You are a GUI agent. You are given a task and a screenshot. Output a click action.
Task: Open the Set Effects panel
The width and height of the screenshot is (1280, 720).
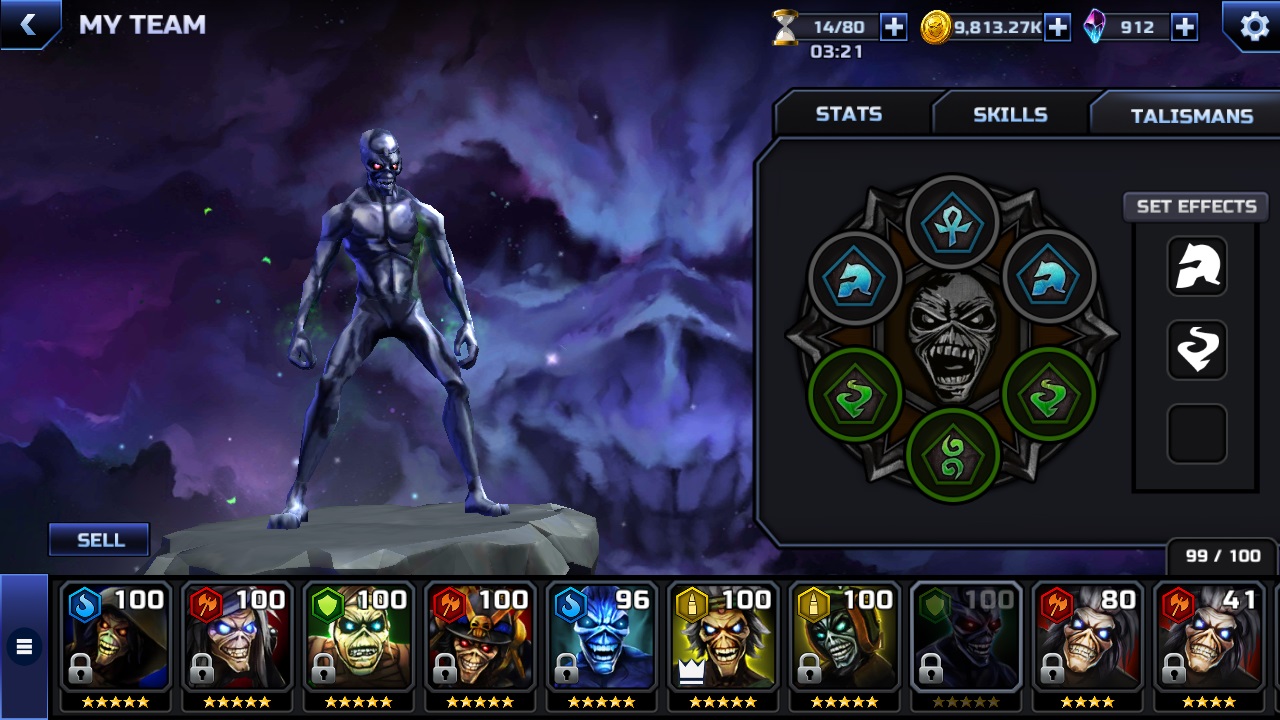point(1196,206)
